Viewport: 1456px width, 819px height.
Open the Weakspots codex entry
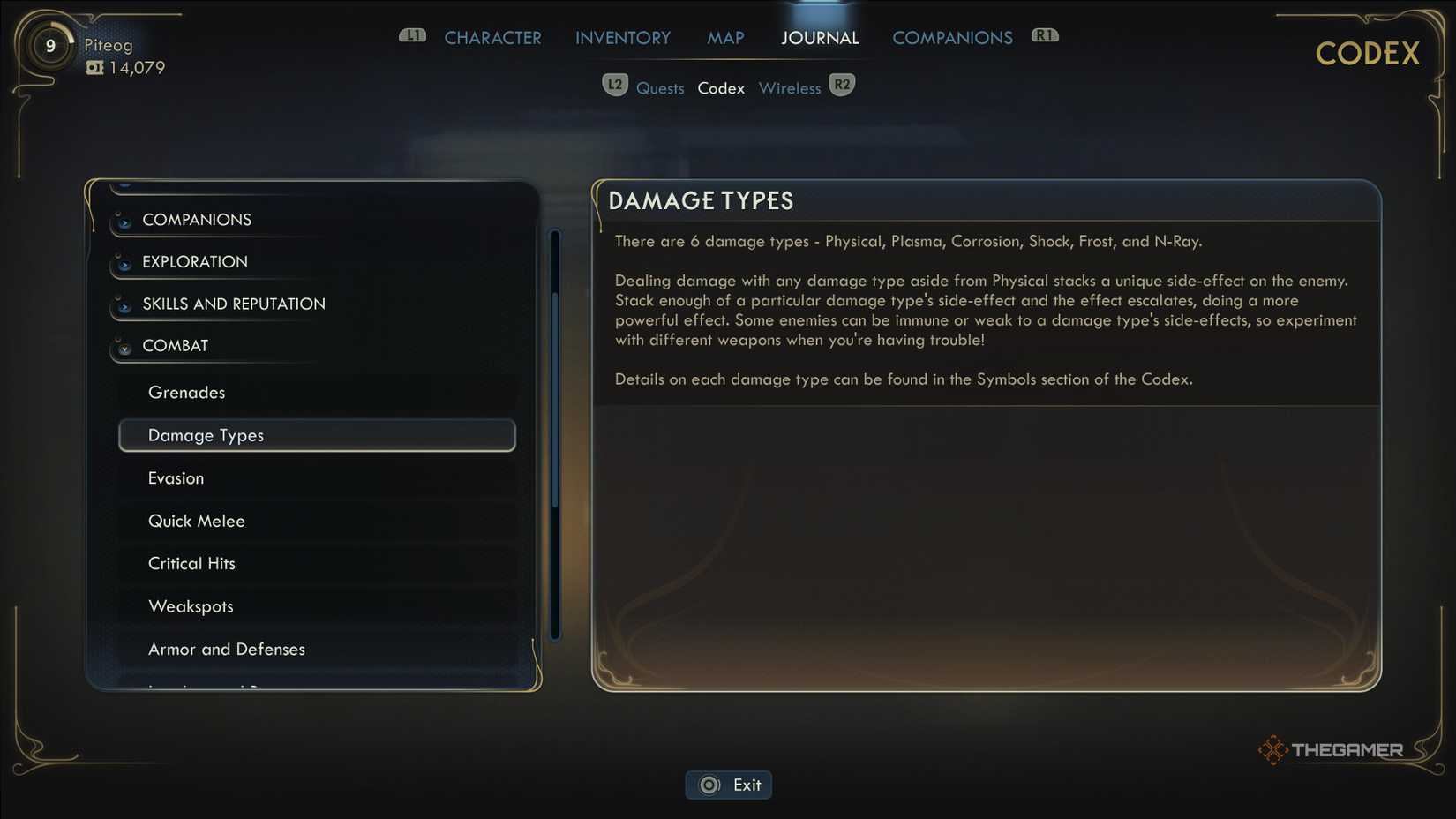[191, 605]
